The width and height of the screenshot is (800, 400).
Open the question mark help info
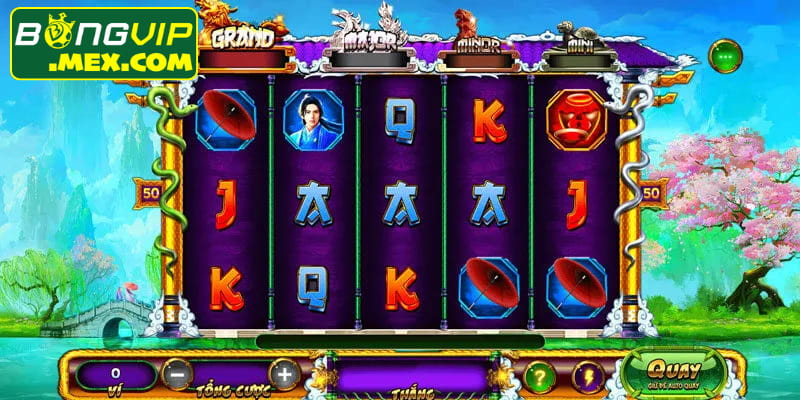pyautogui.click(x=540, y=376)
